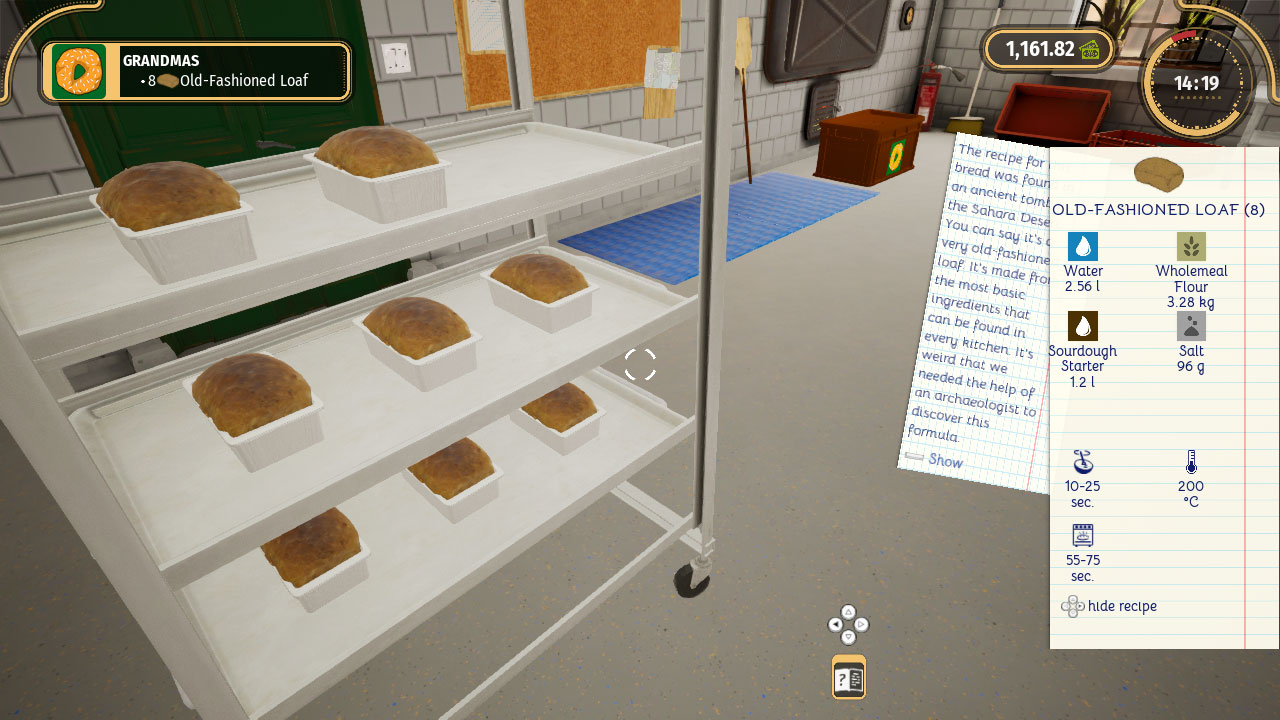1280x720 pixels.
Task: Select the Sourdough Starter droplet icon
Action: [x=1081, y=325]
